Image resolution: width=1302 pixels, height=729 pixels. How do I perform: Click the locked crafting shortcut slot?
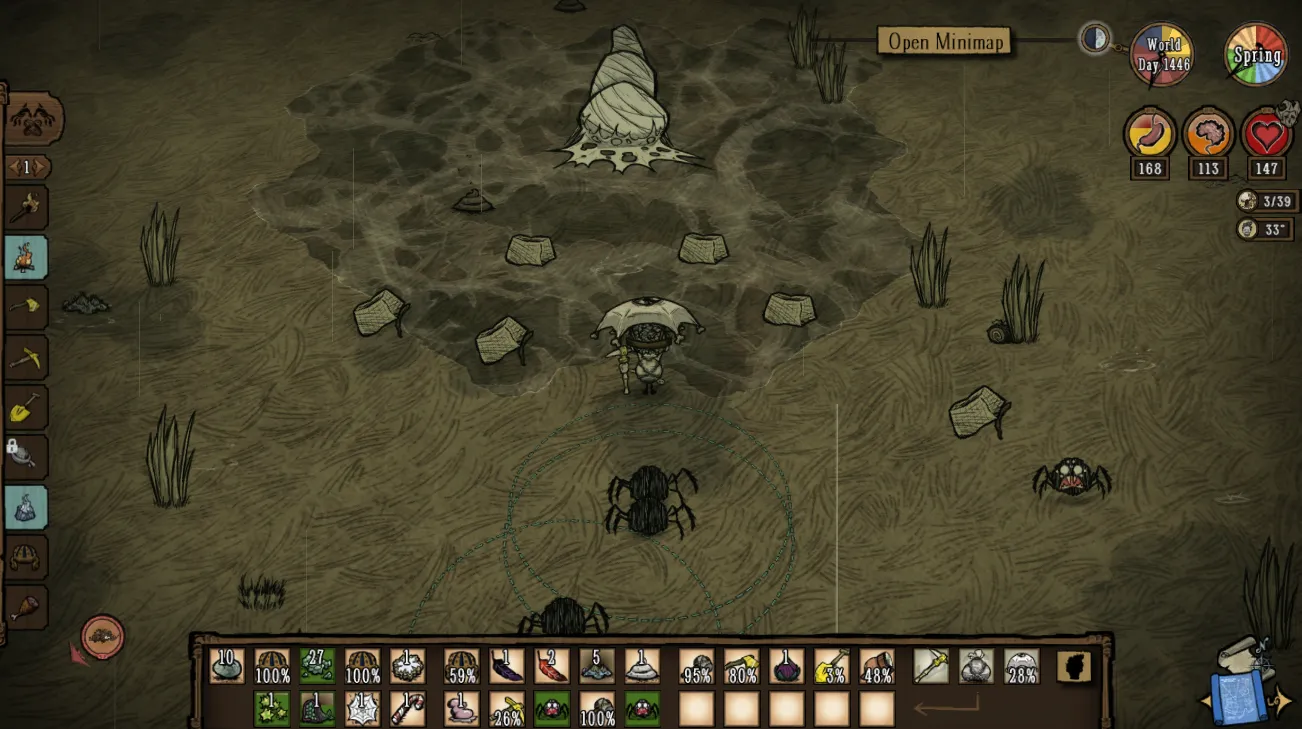click(26, 456)
